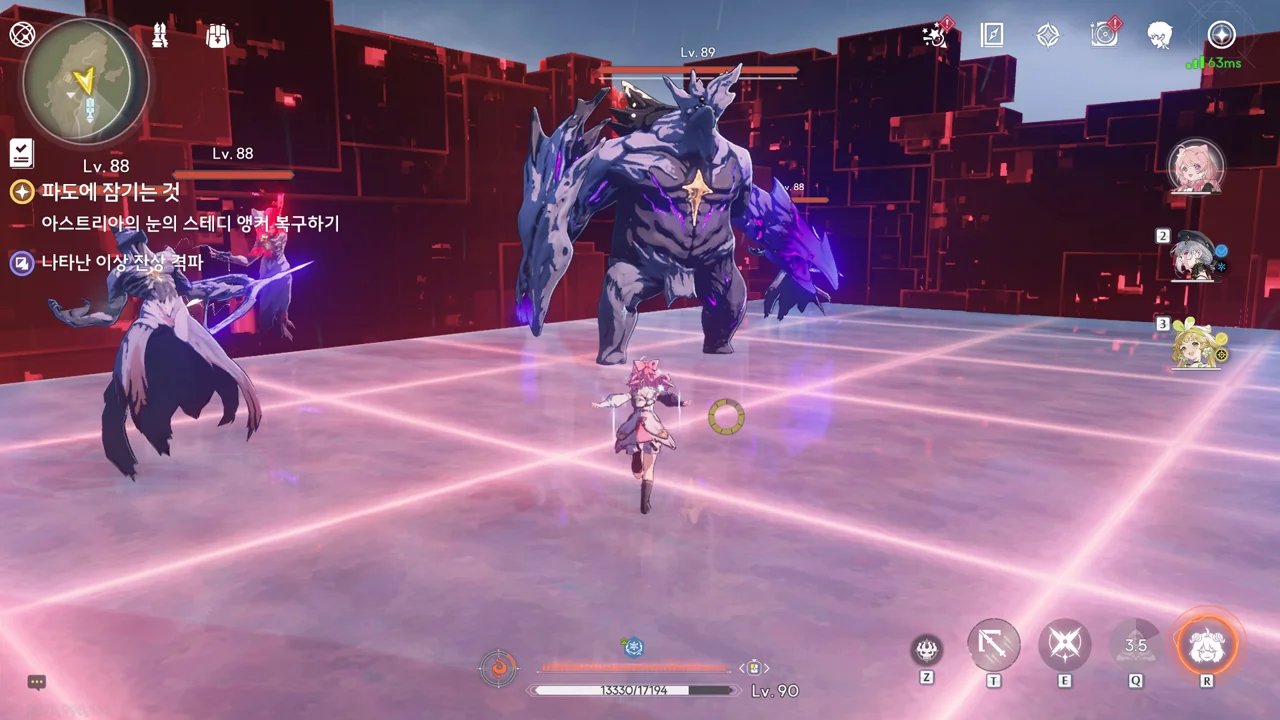Open the guidebook with compass icon
Viewport: 1280px width, 720px height.
[x=991, y=35]
